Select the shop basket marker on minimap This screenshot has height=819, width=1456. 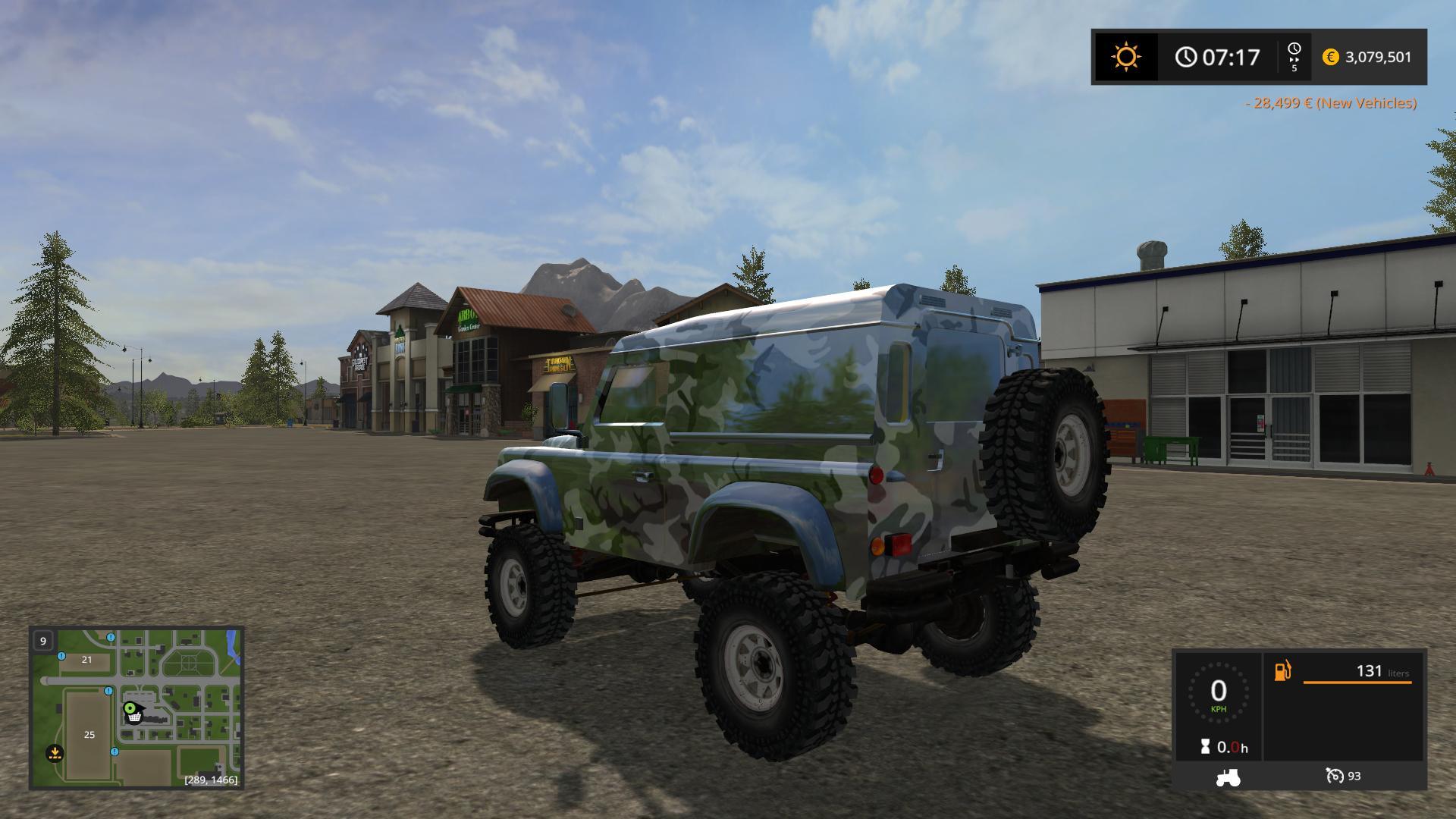click(x=133, y=717)
